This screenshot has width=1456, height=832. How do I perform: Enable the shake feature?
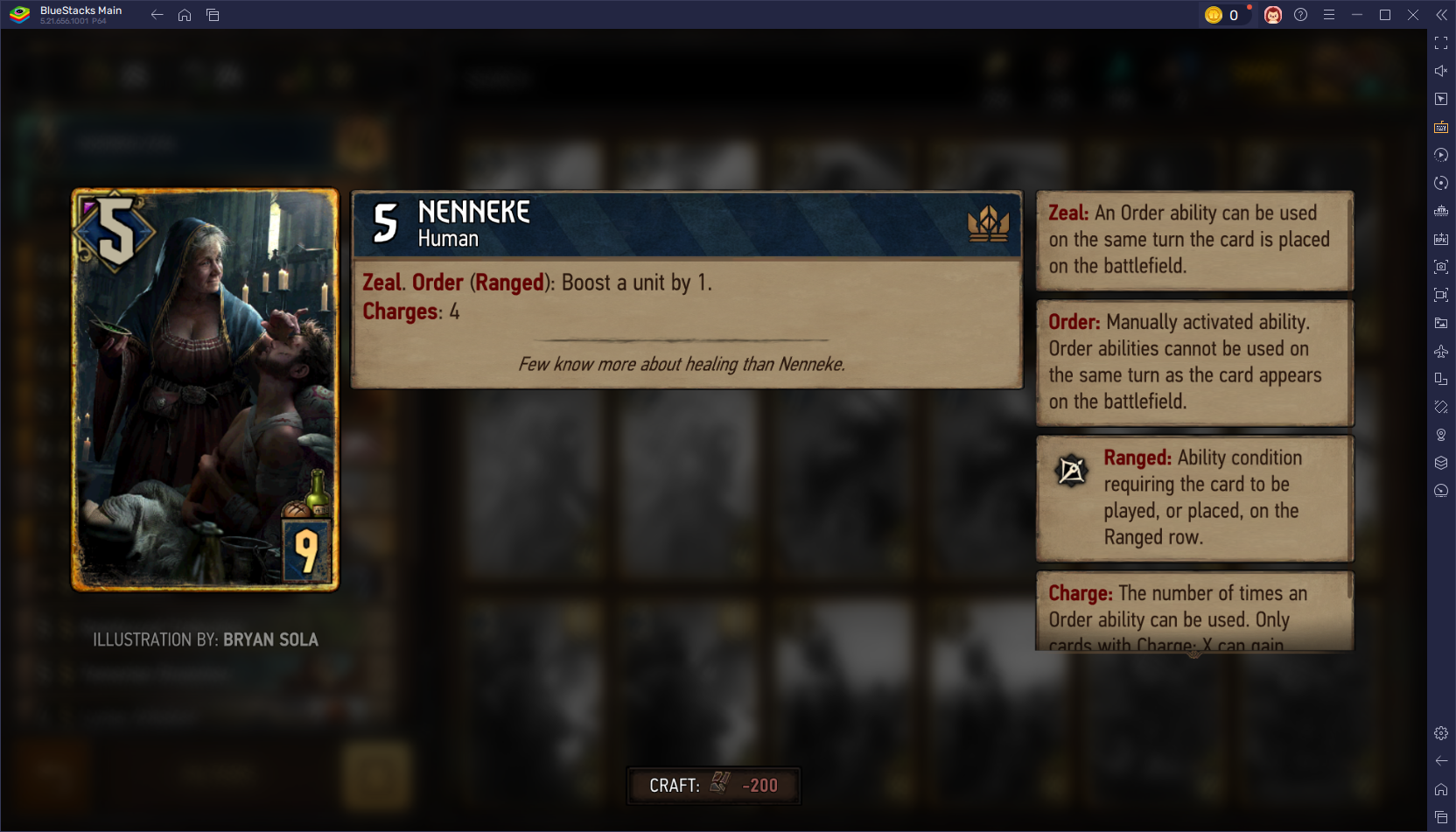(1441, 407)
